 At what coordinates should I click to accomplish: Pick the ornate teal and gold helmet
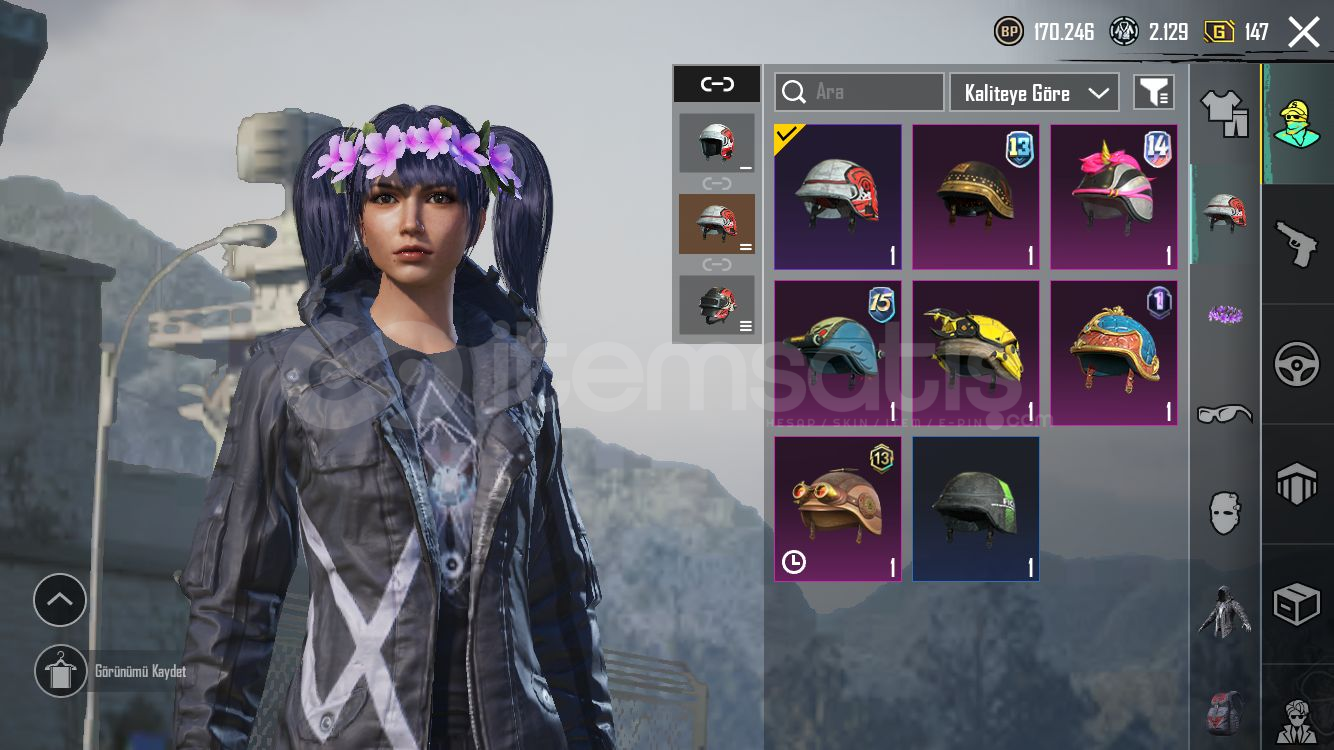point(1113,353)
